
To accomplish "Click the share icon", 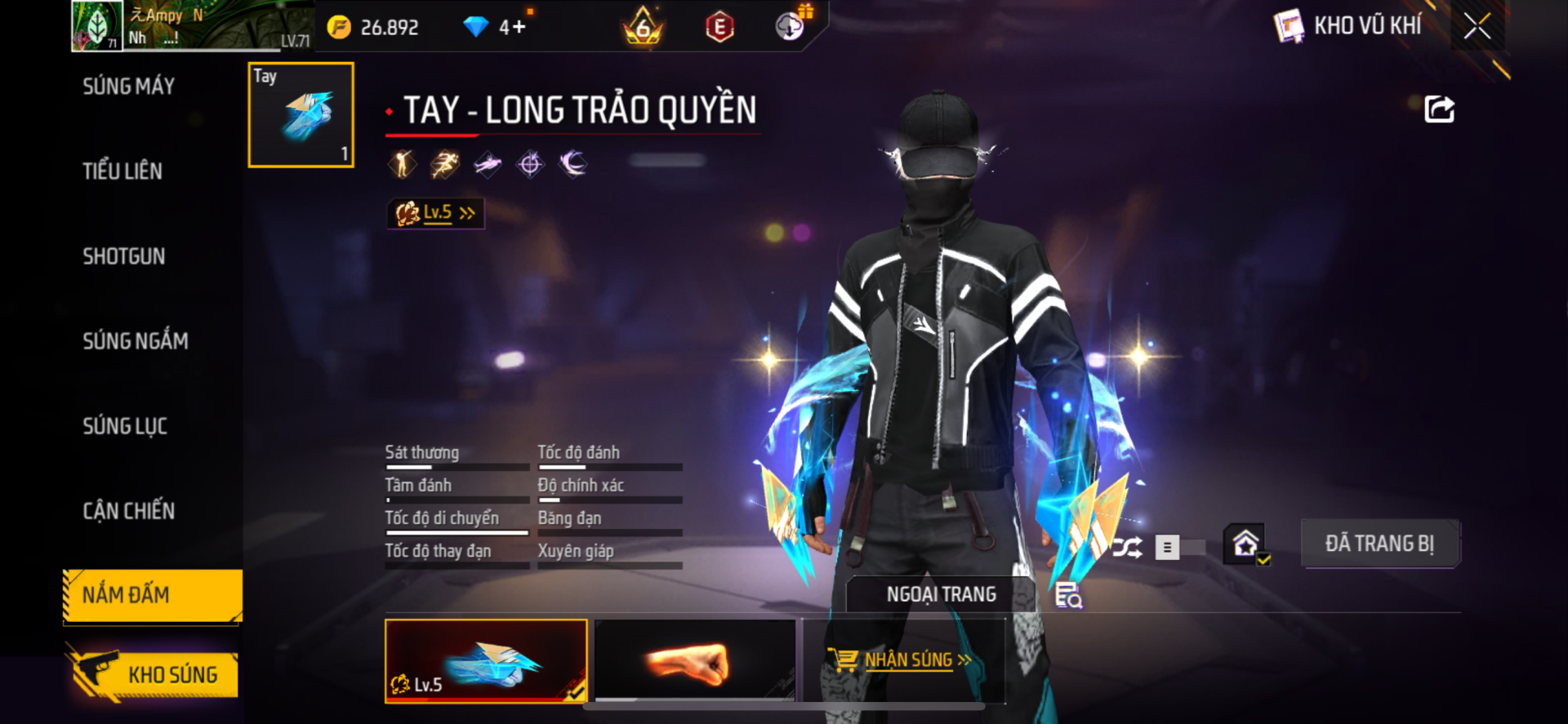I will [1439, 109].
